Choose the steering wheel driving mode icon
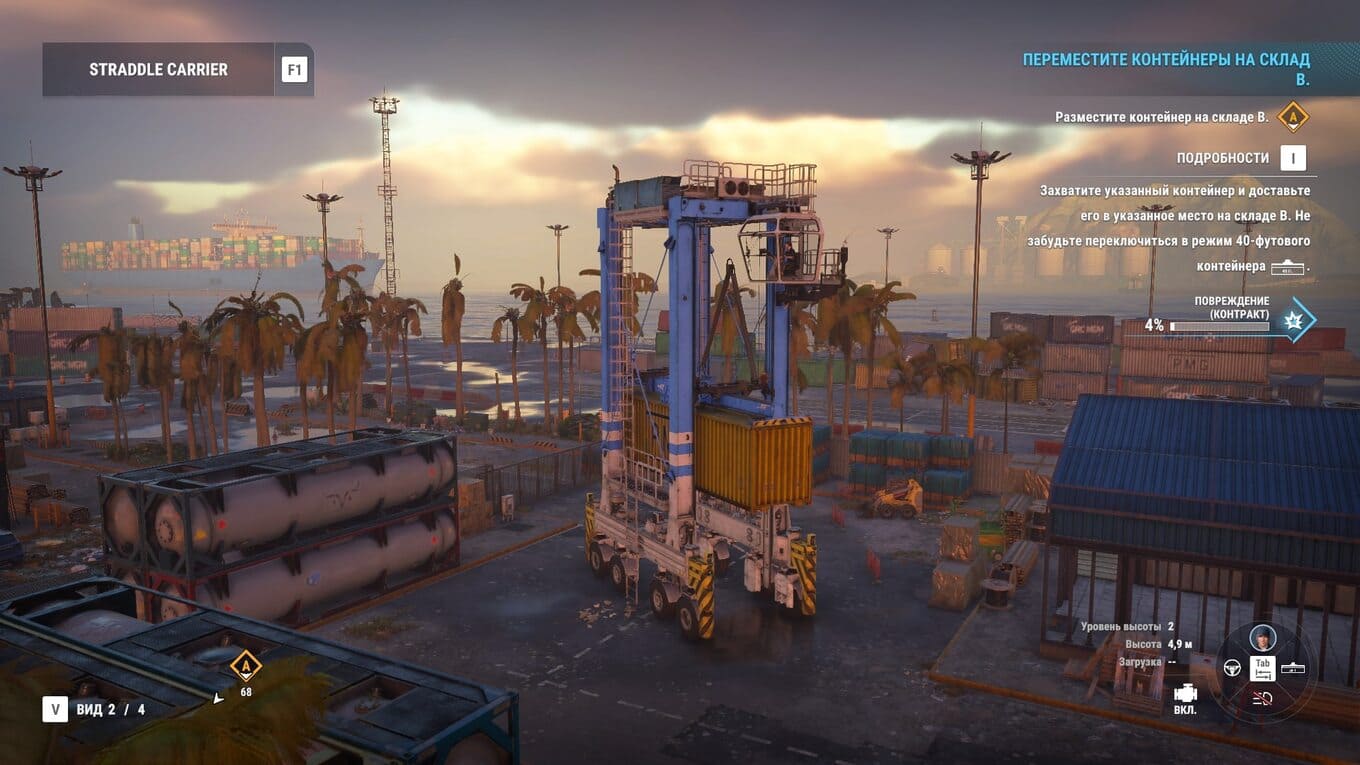Screen dimensions: 1360x765 point(1232,668)
